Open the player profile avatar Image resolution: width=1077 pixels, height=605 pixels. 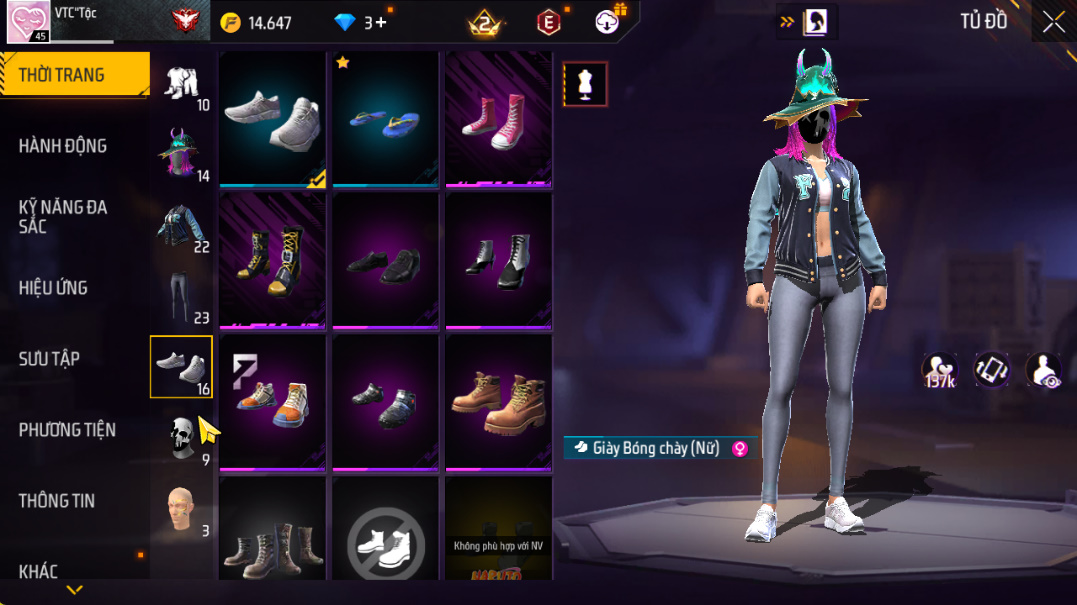[x=28, y=22]
